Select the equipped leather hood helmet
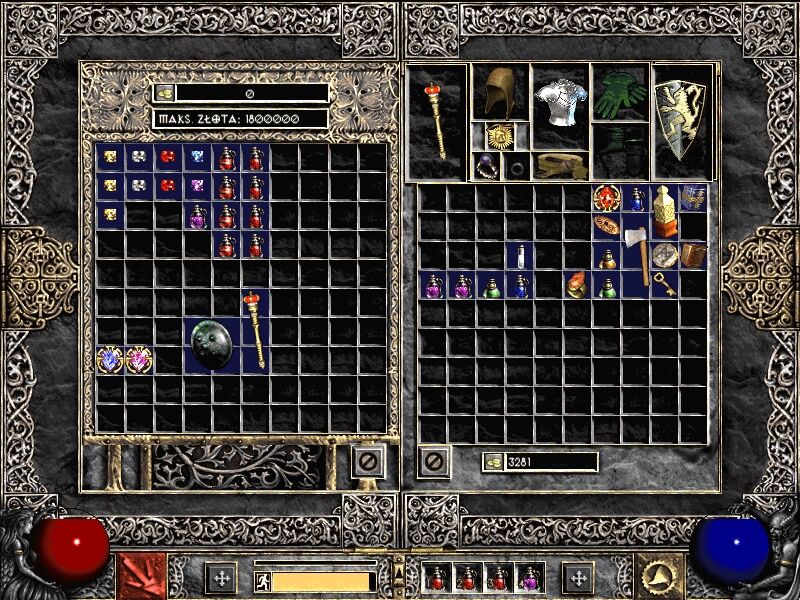800x600 pixels. (499, 92)
